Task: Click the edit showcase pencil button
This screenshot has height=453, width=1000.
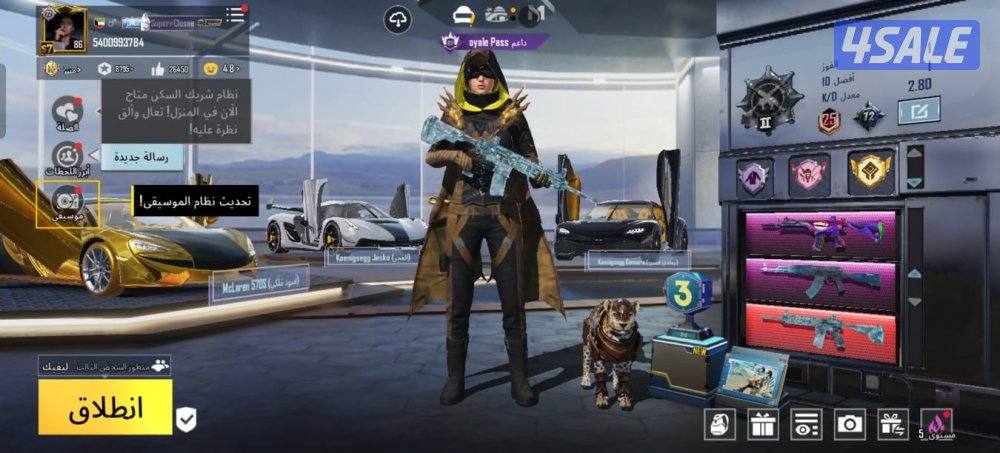Action: 918,110
